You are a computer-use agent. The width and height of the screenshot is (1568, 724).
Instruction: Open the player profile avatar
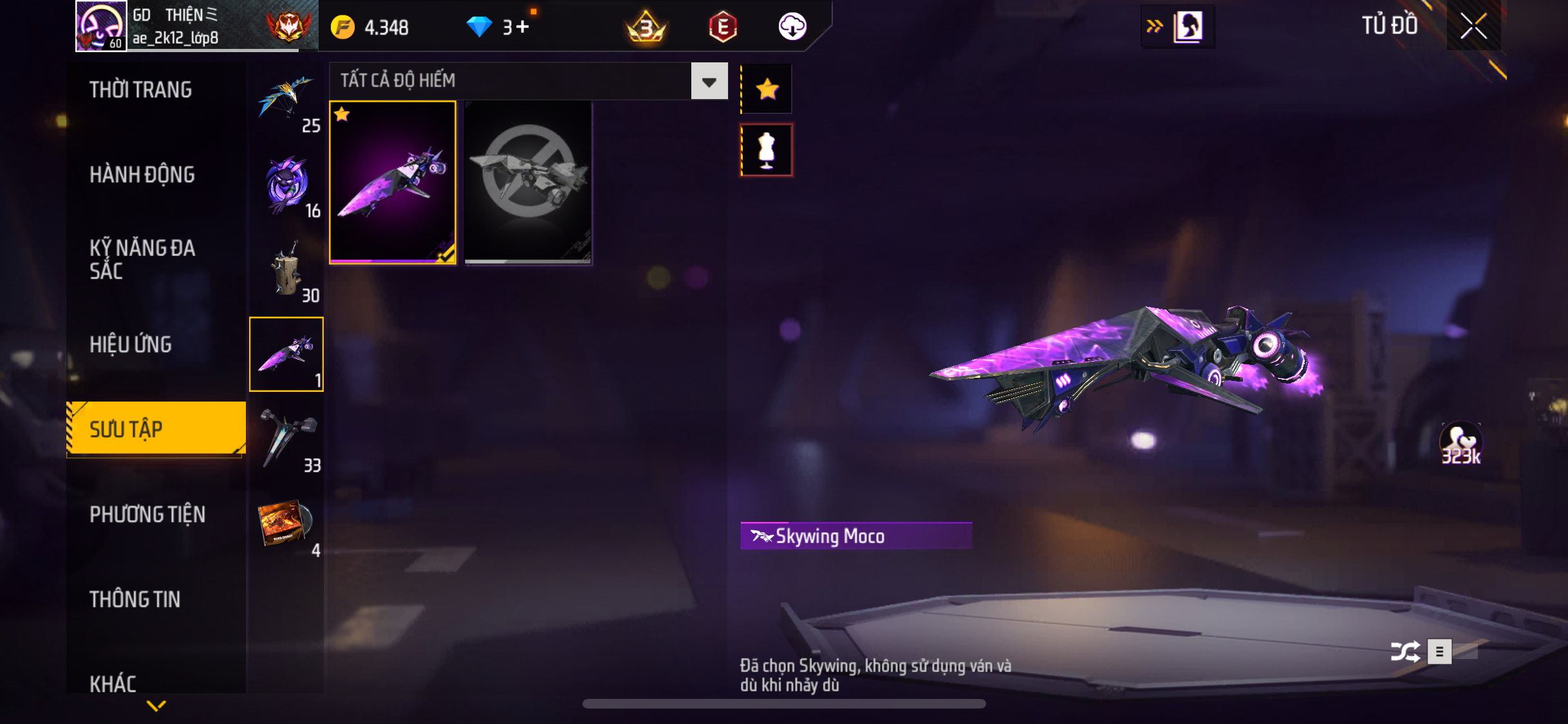point(100,26)
